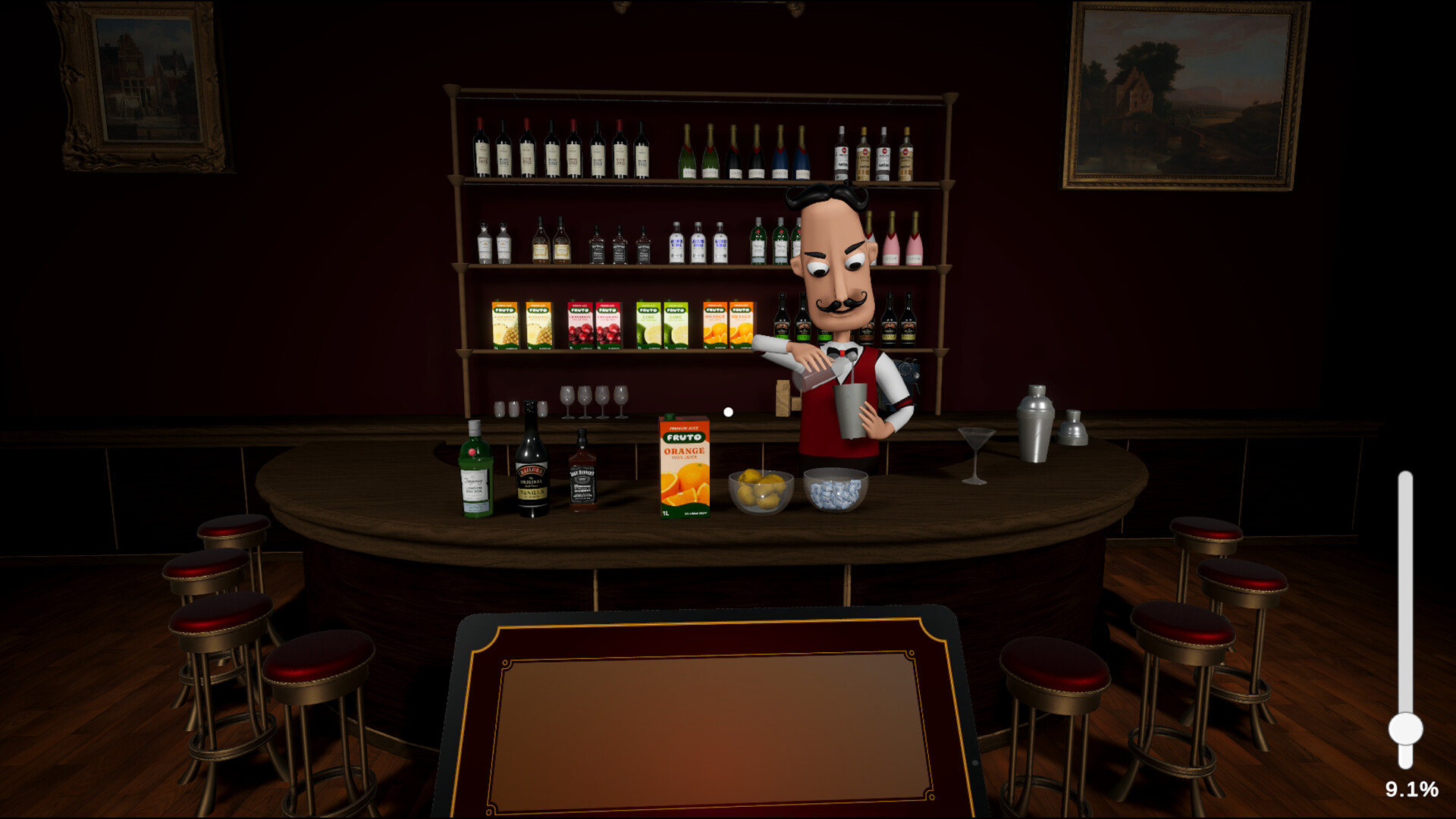
Task: Adjust the 9.1% alcohol slider
Action: tap(1407, 730)
